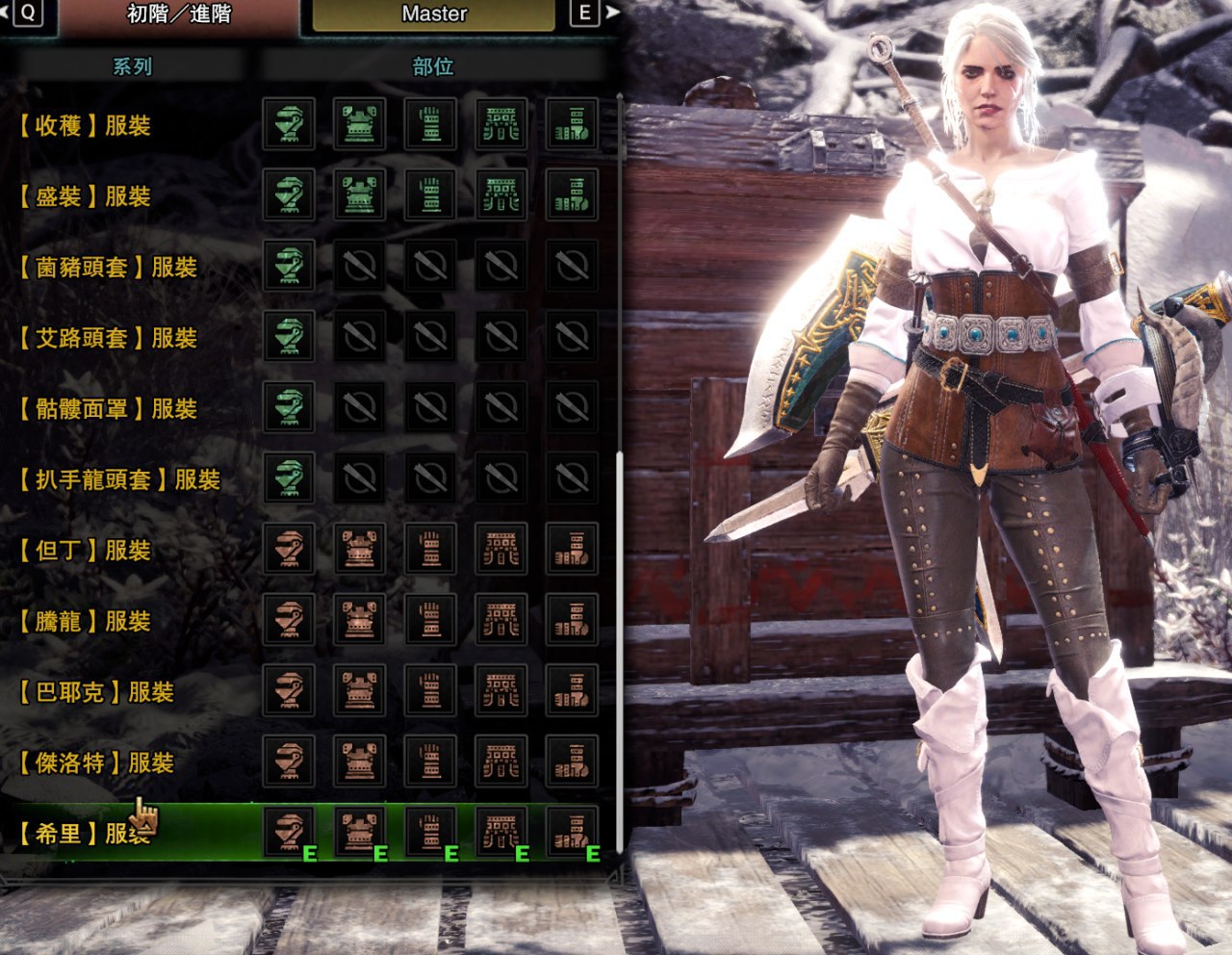Select the 【骷髏面罩】服裝 entry
The height and width of the screenshot is (955, 1232).
coord(108,409)
